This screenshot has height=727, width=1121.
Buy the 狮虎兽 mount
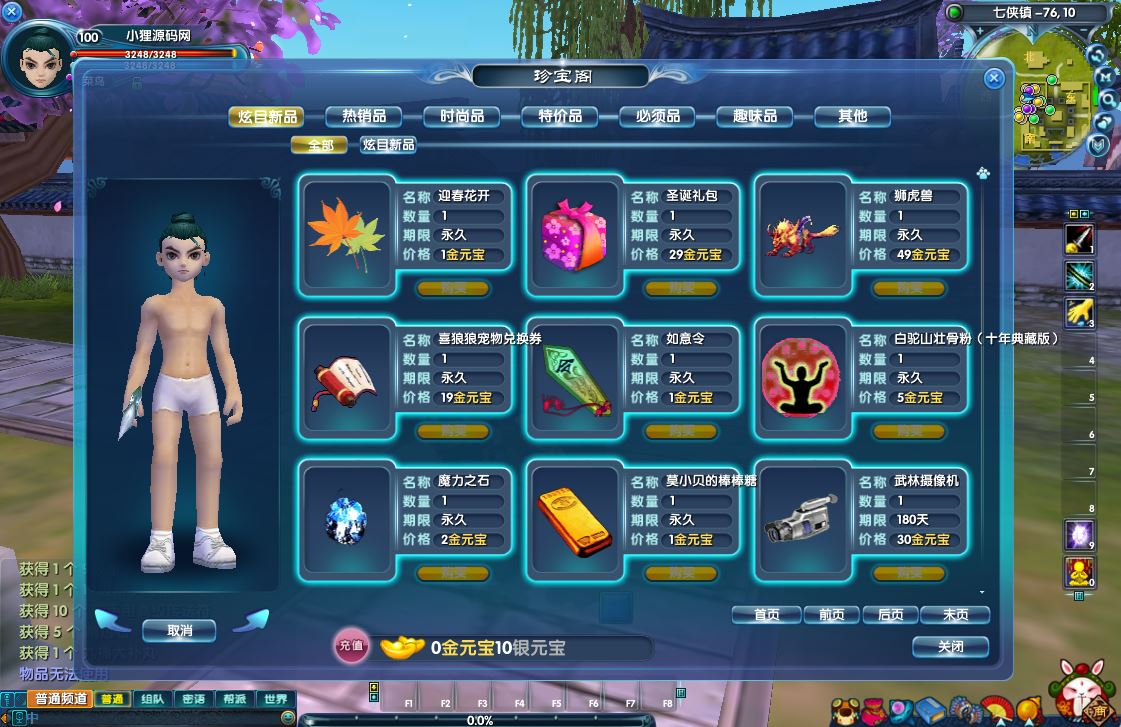908,289
